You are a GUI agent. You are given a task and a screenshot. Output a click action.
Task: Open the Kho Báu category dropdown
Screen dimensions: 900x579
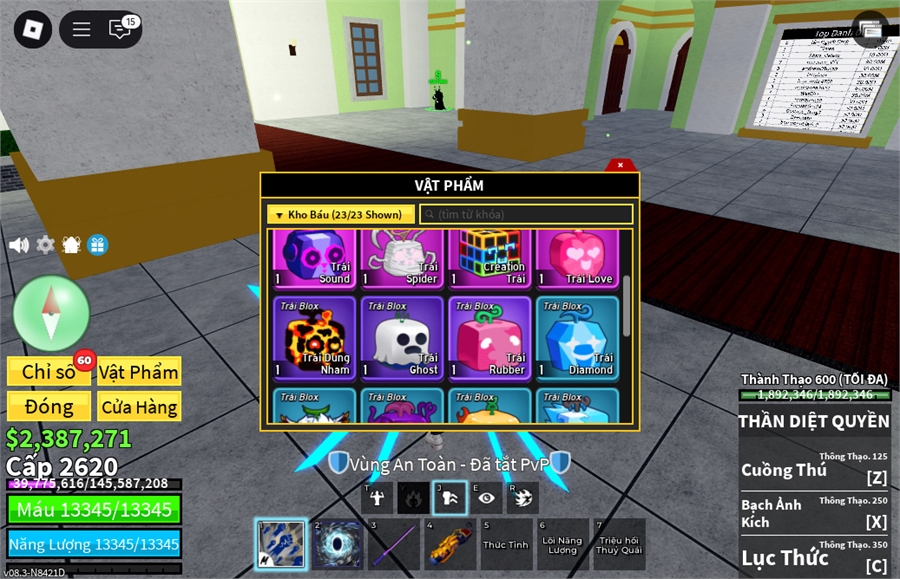click(341, 214)
